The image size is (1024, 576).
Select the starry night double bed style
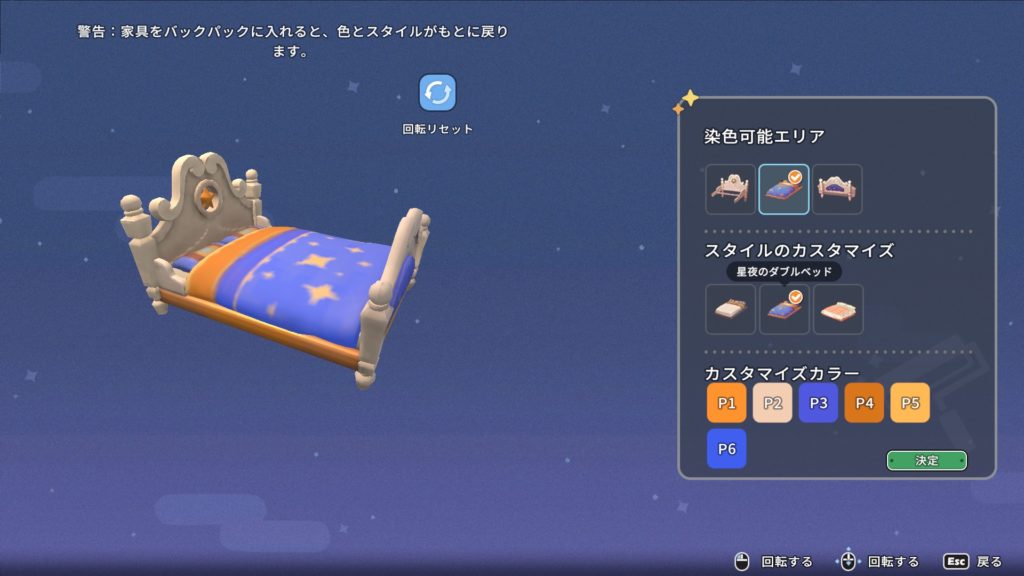pos(784,309)
